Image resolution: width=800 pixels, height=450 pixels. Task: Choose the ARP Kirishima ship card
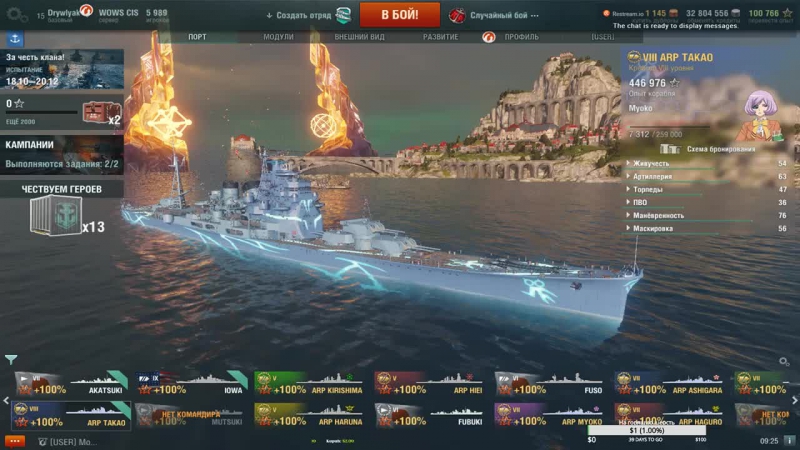(308, 384)
